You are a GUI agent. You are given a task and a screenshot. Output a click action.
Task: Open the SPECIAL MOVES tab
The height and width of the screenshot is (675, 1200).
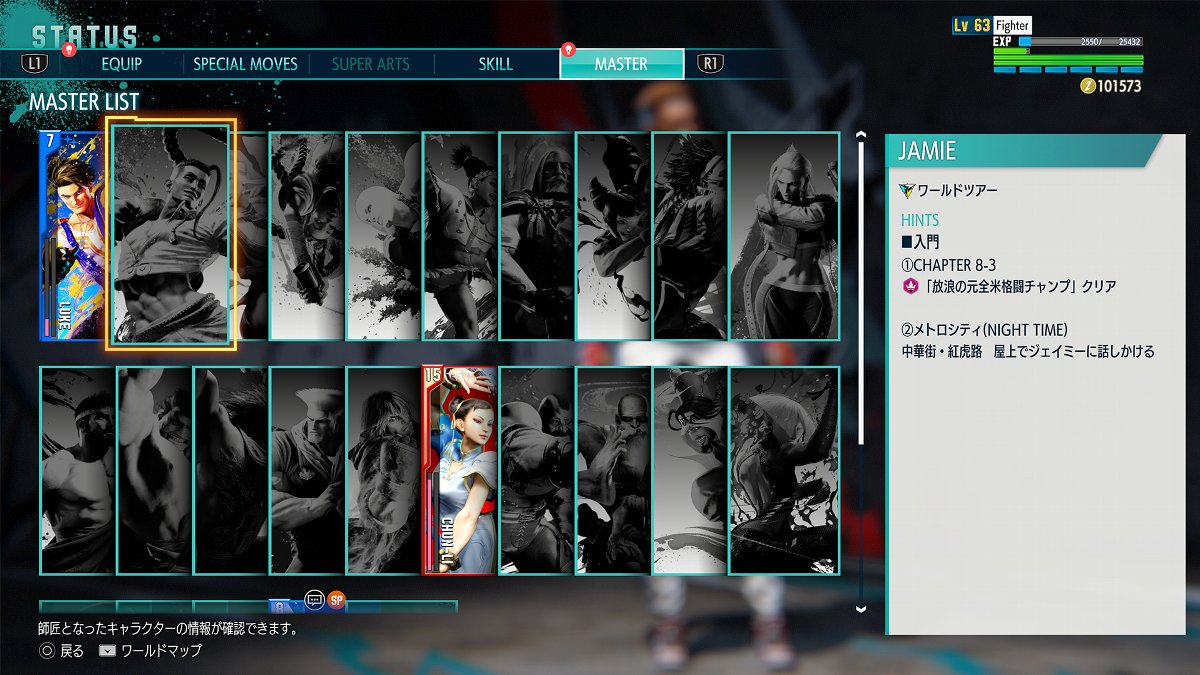[245, 64]
